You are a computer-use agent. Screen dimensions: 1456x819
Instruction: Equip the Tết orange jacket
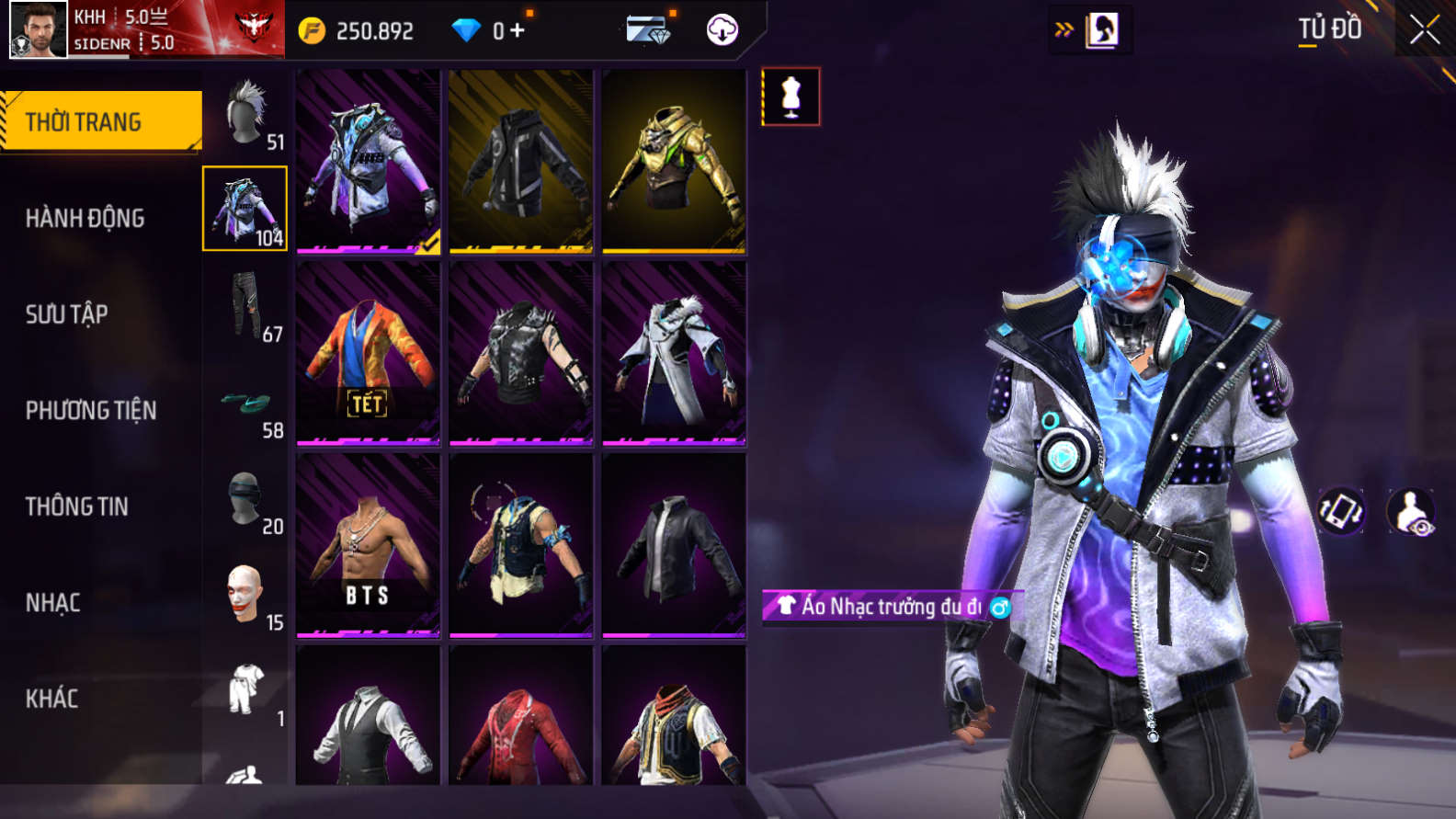(368, 354)
